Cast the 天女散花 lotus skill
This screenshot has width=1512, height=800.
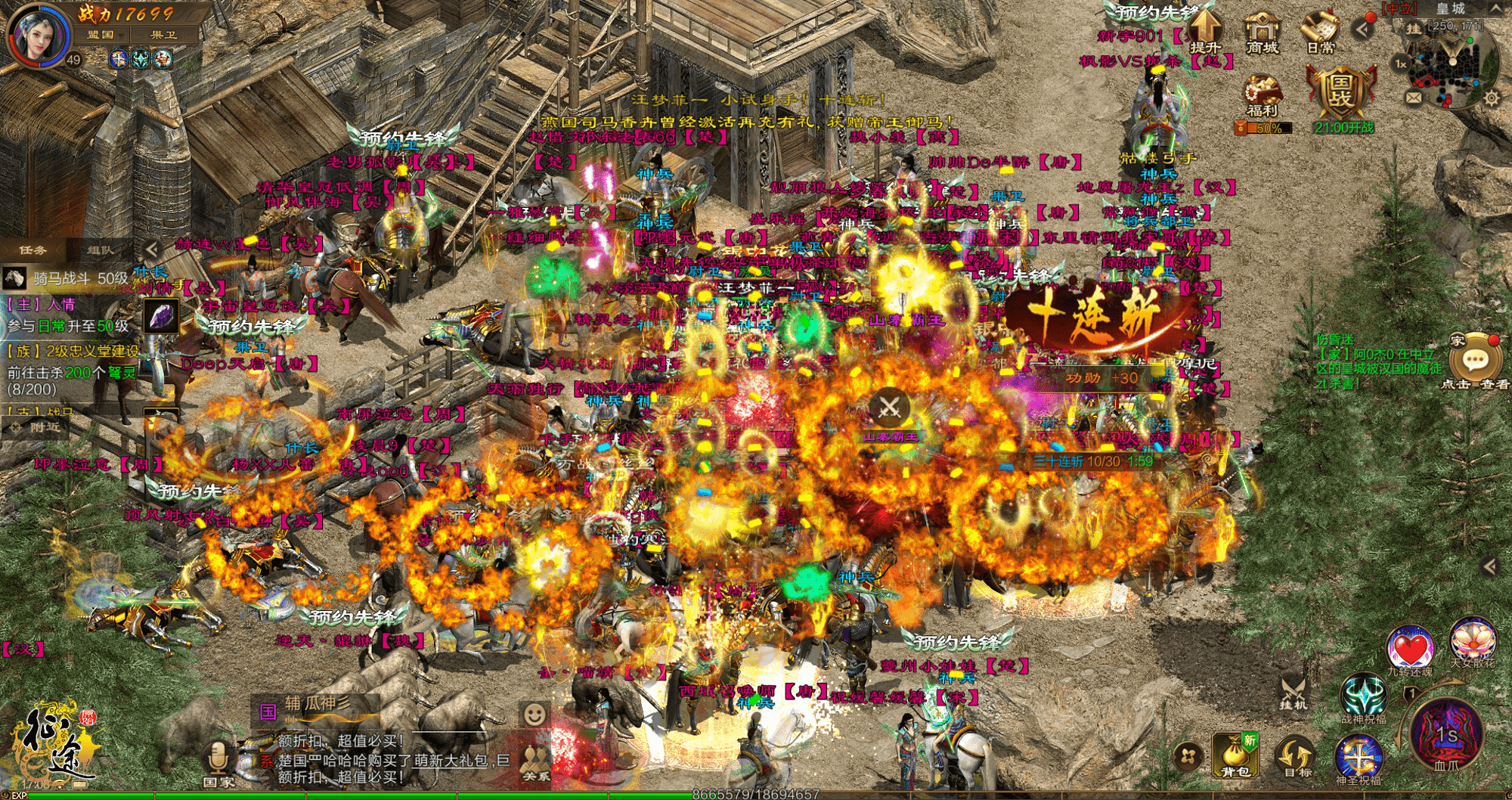click(x=1472, y=641)
